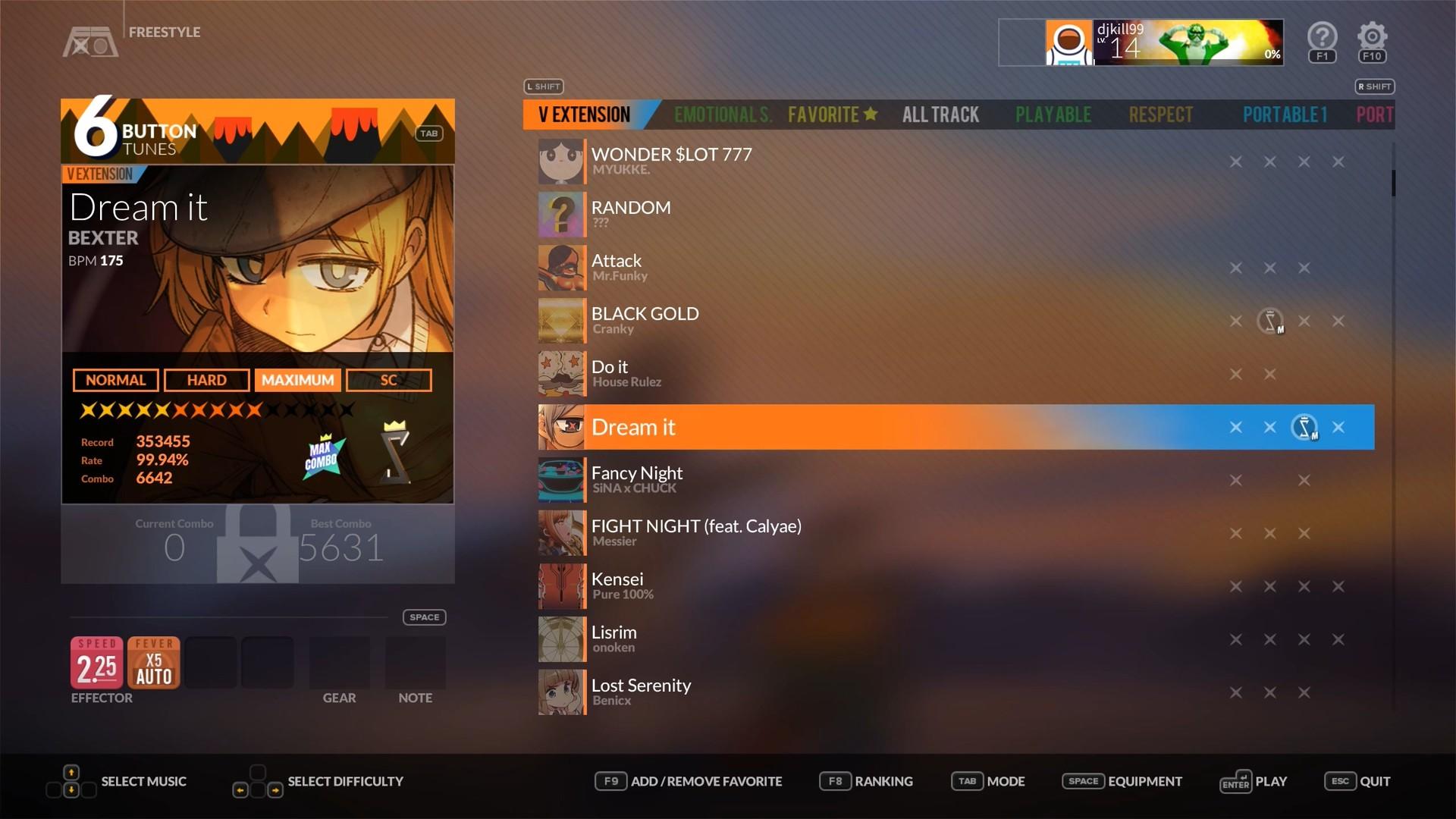Switch to the ALL TRACK tab
This screenshot has height=819, width=1456.
coord(940,115)
